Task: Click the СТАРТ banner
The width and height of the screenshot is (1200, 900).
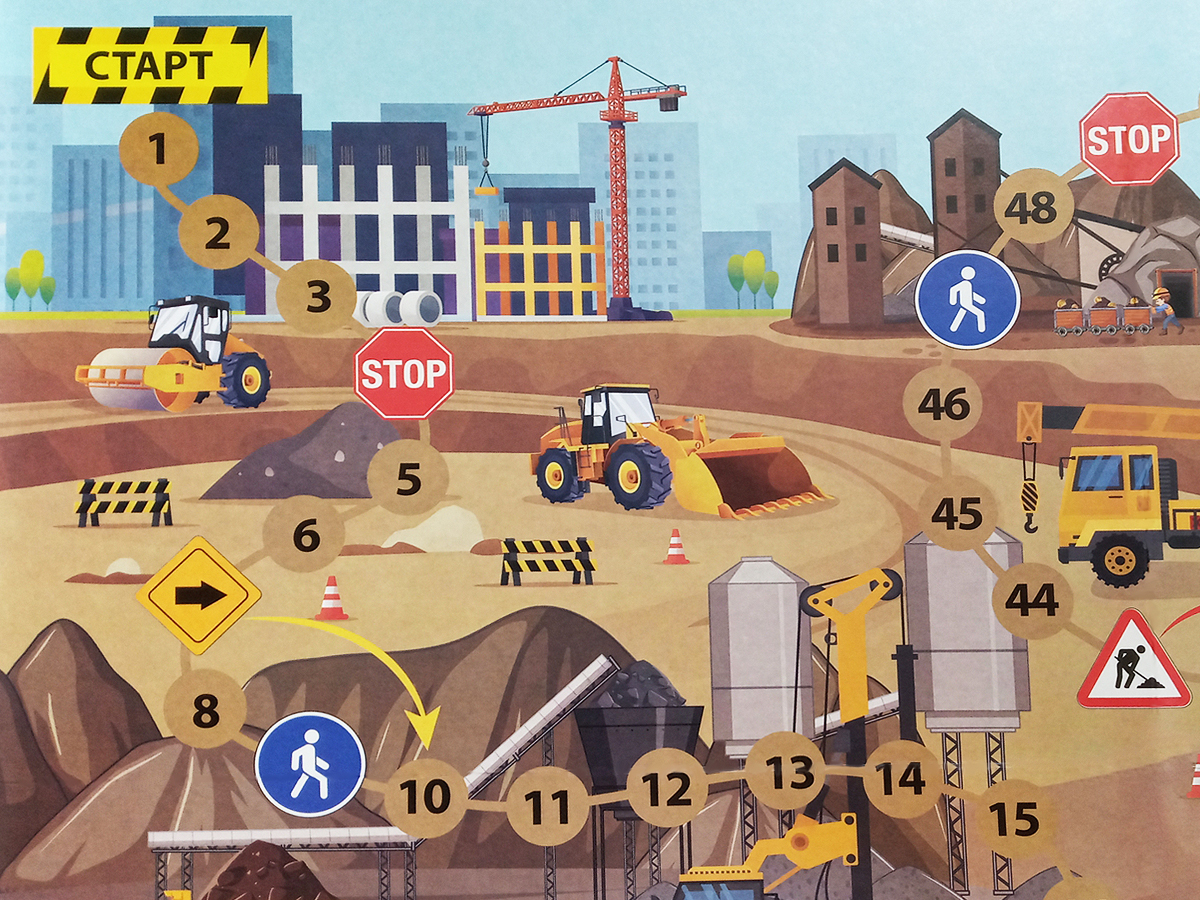Action: pyautogui.click(x=150, y=65)
